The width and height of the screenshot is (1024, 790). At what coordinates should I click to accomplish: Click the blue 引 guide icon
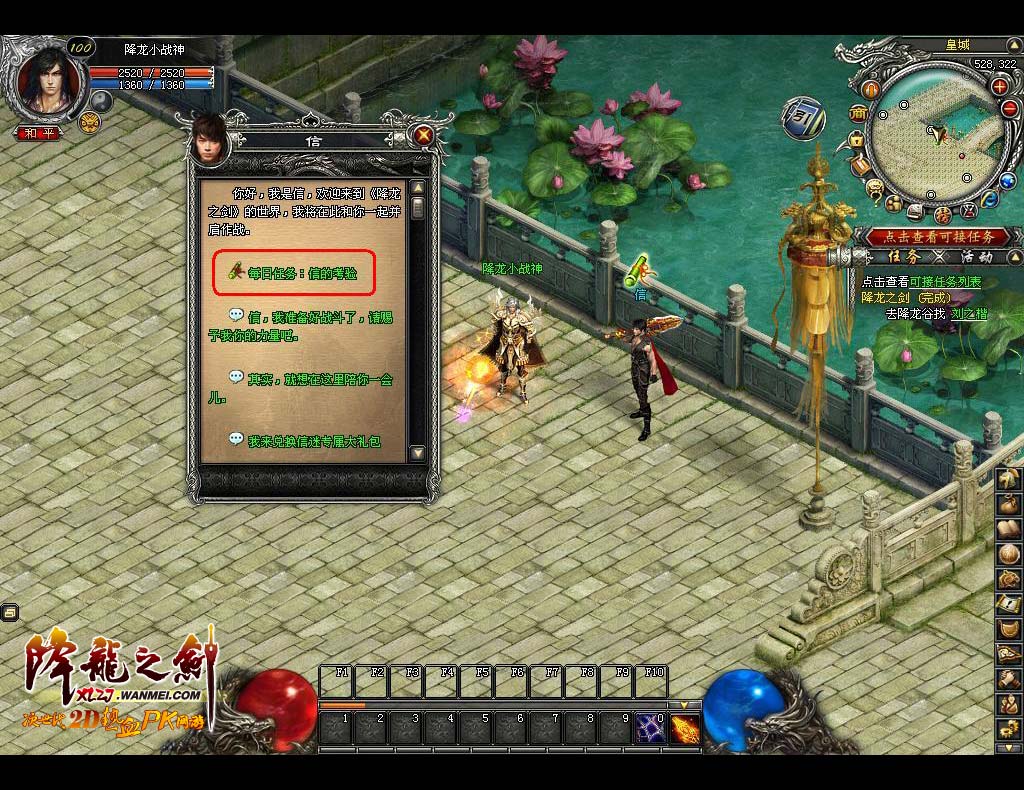coord(803,118)
